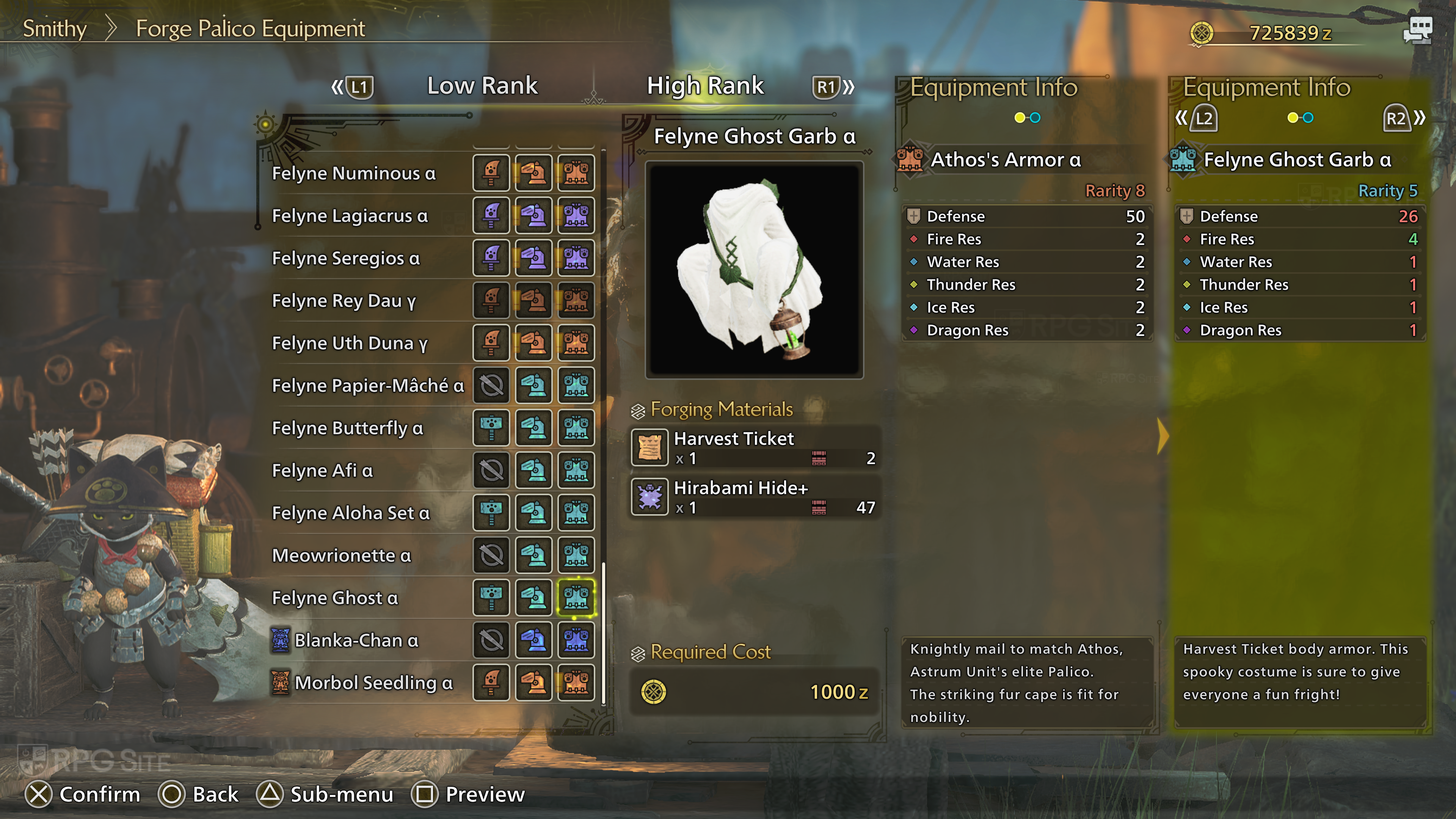
Task: Select the Felyne Uth Duna γ row
Action: (x=350, y=343)
